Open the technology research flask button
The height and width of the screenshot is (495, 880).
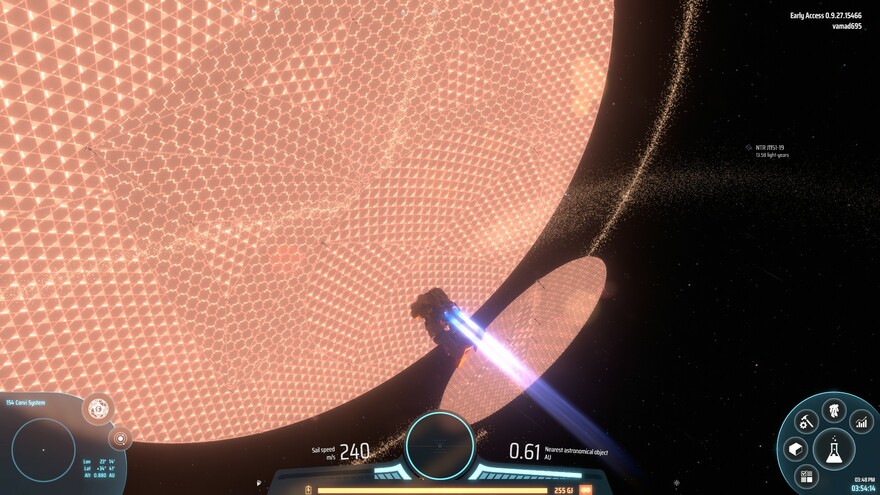833,449
